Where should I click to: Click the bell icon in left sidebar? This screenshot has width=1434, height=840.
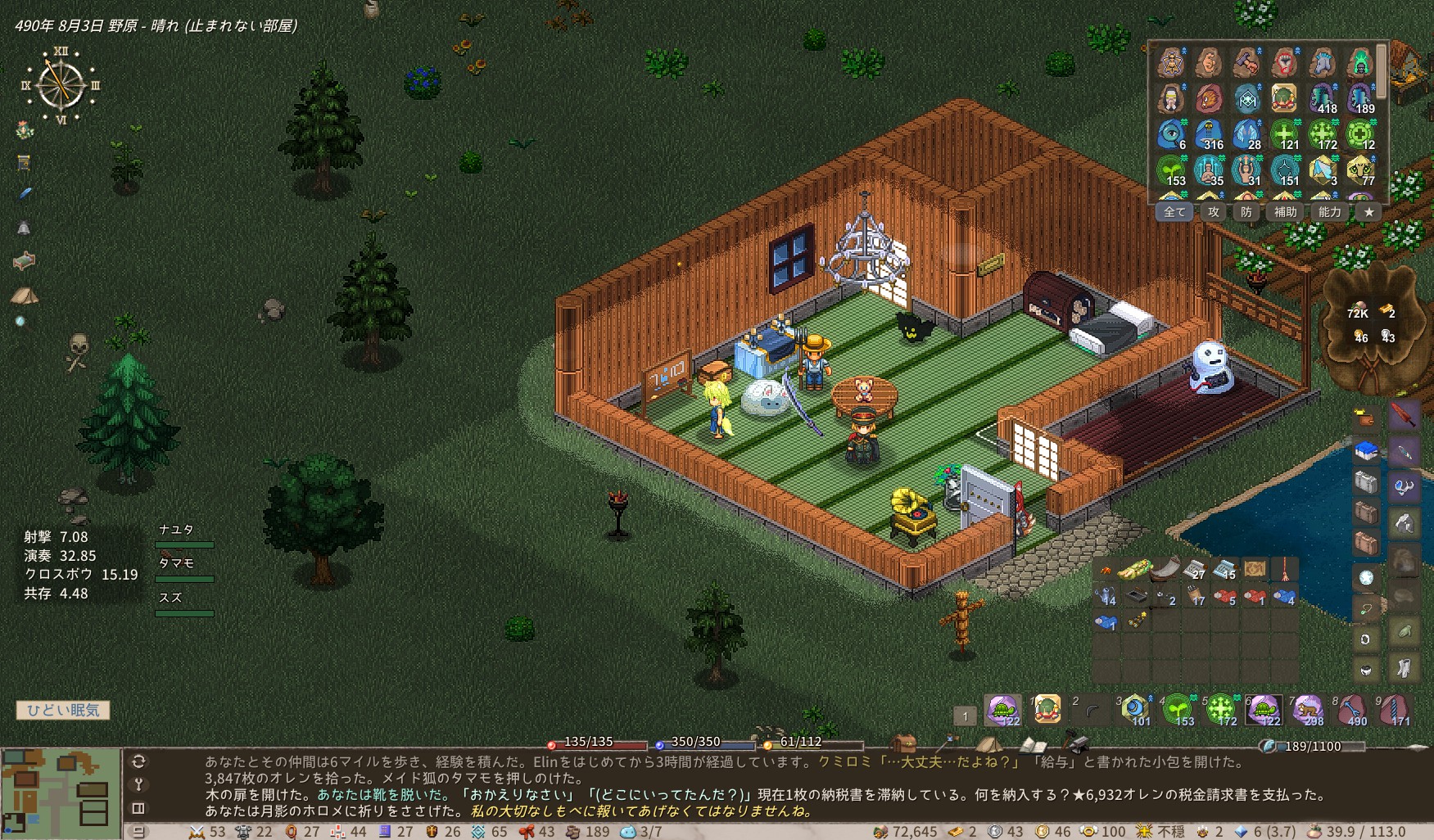click(x=24, y=228)
